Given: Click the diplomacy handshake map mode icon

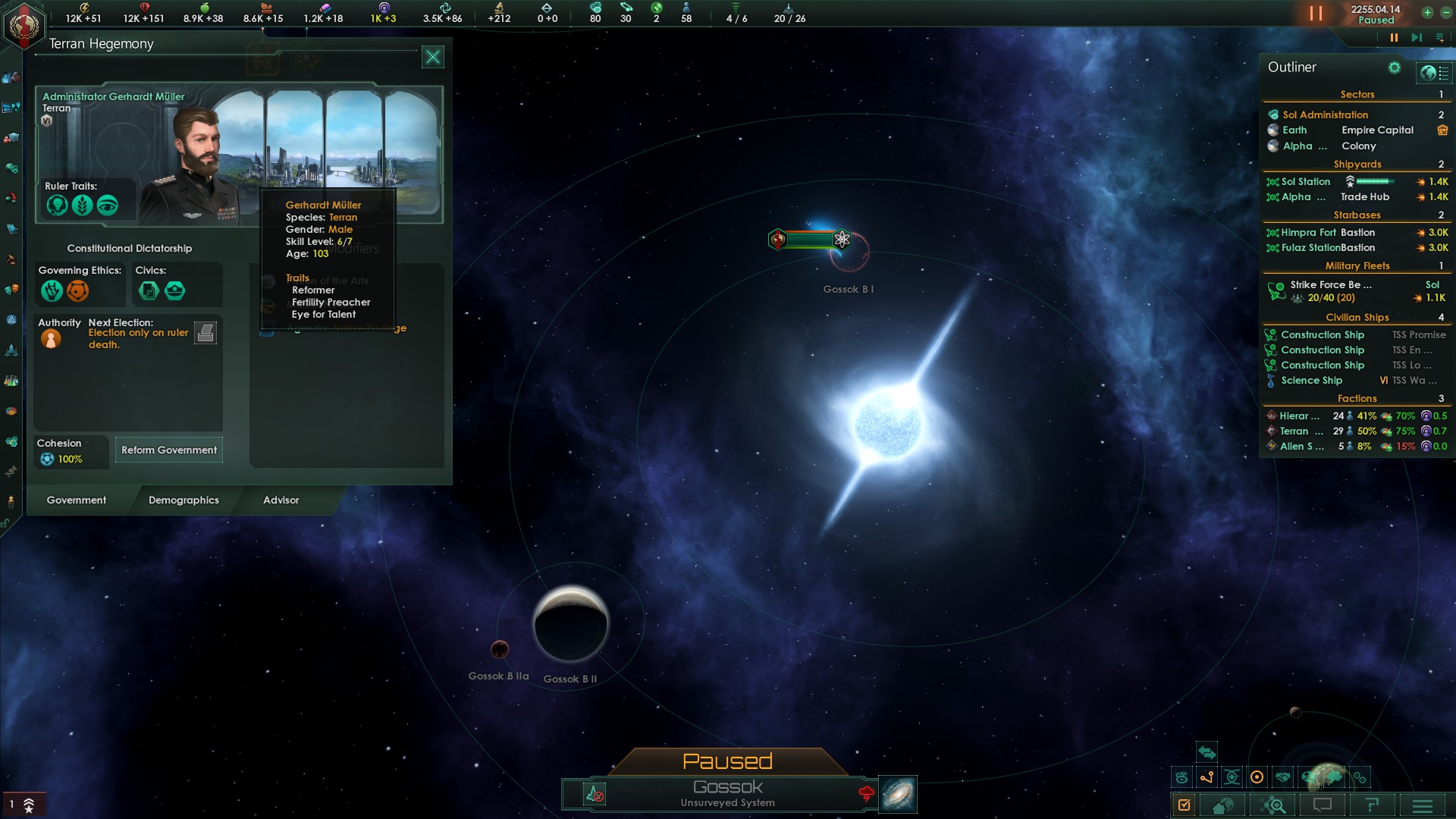Looking at the screenshot, I should (x=1282, y=777).
